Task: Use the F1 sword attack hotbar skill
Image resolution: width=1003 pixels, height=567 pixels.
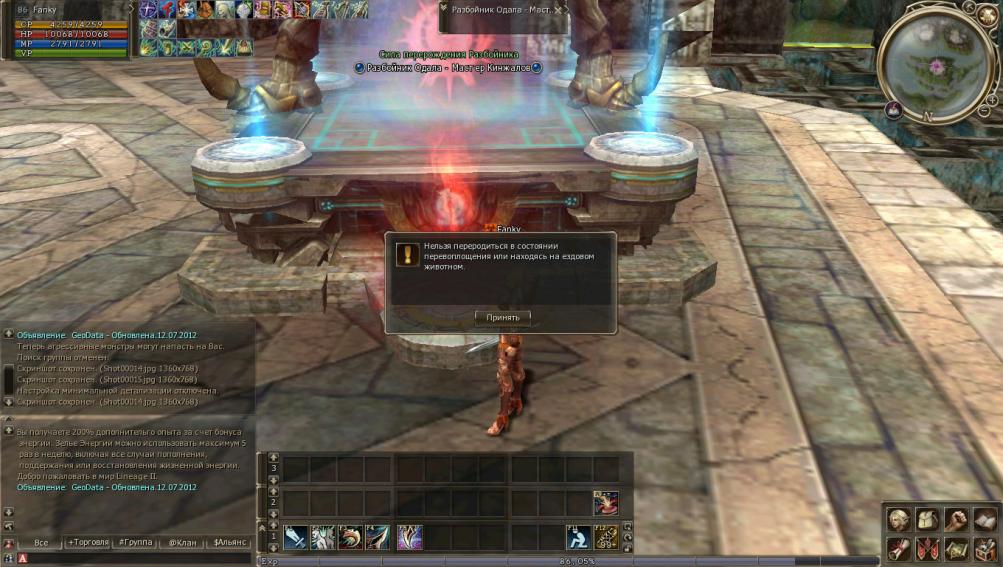Action: pos(295,538)
